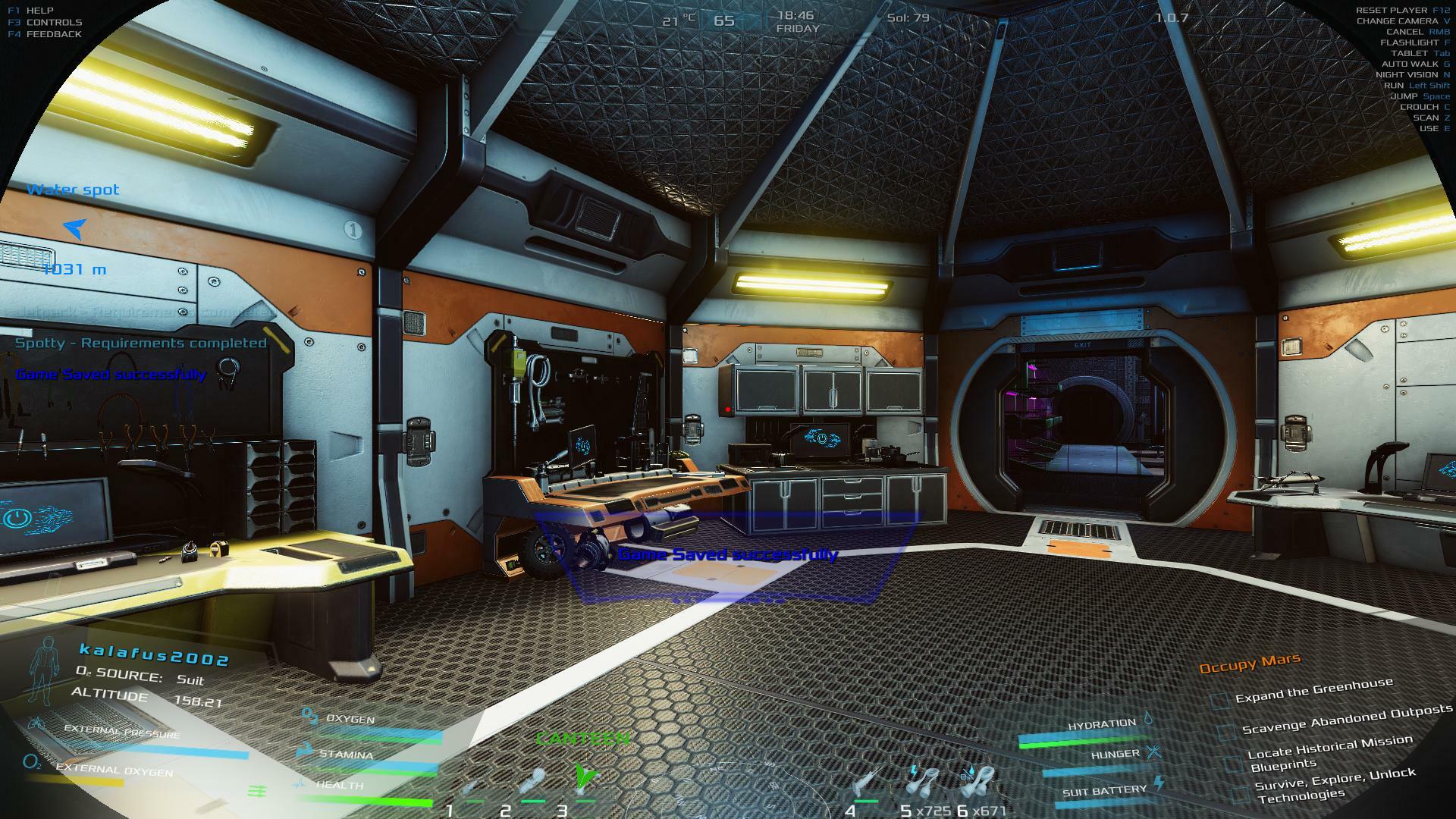Choose the tool in hotbar slot 4
1456x819 pixels.
[x=864, y=783]
